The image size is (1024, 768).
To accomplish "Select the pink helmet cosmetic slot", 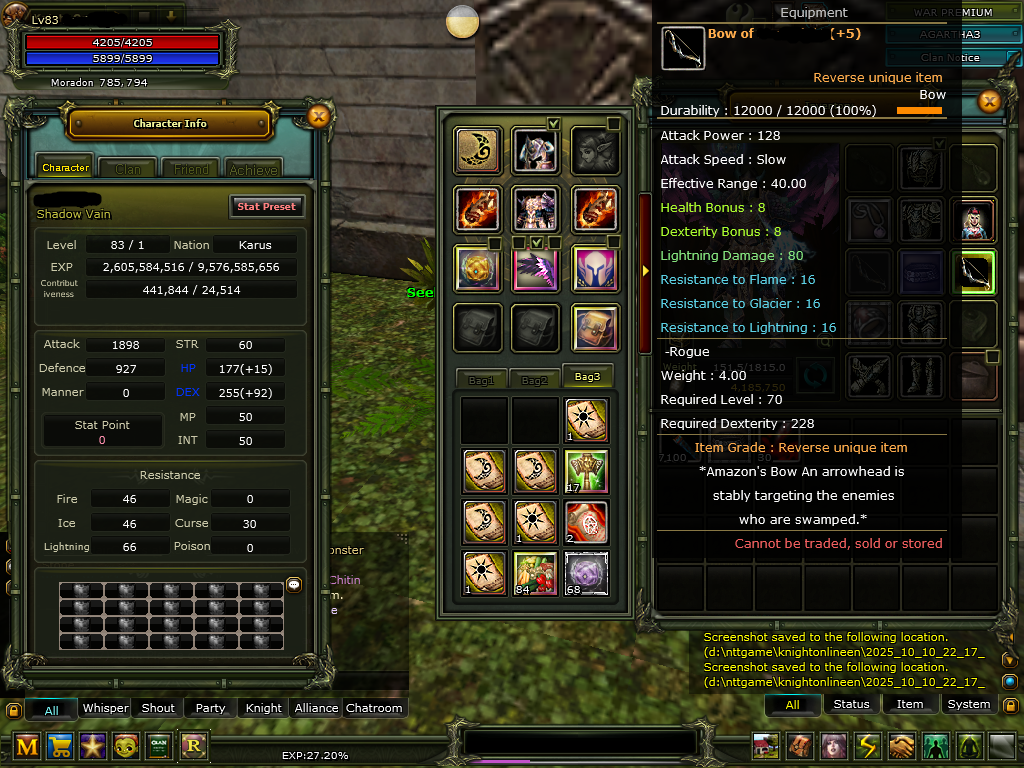I will [x=595, y=269].
